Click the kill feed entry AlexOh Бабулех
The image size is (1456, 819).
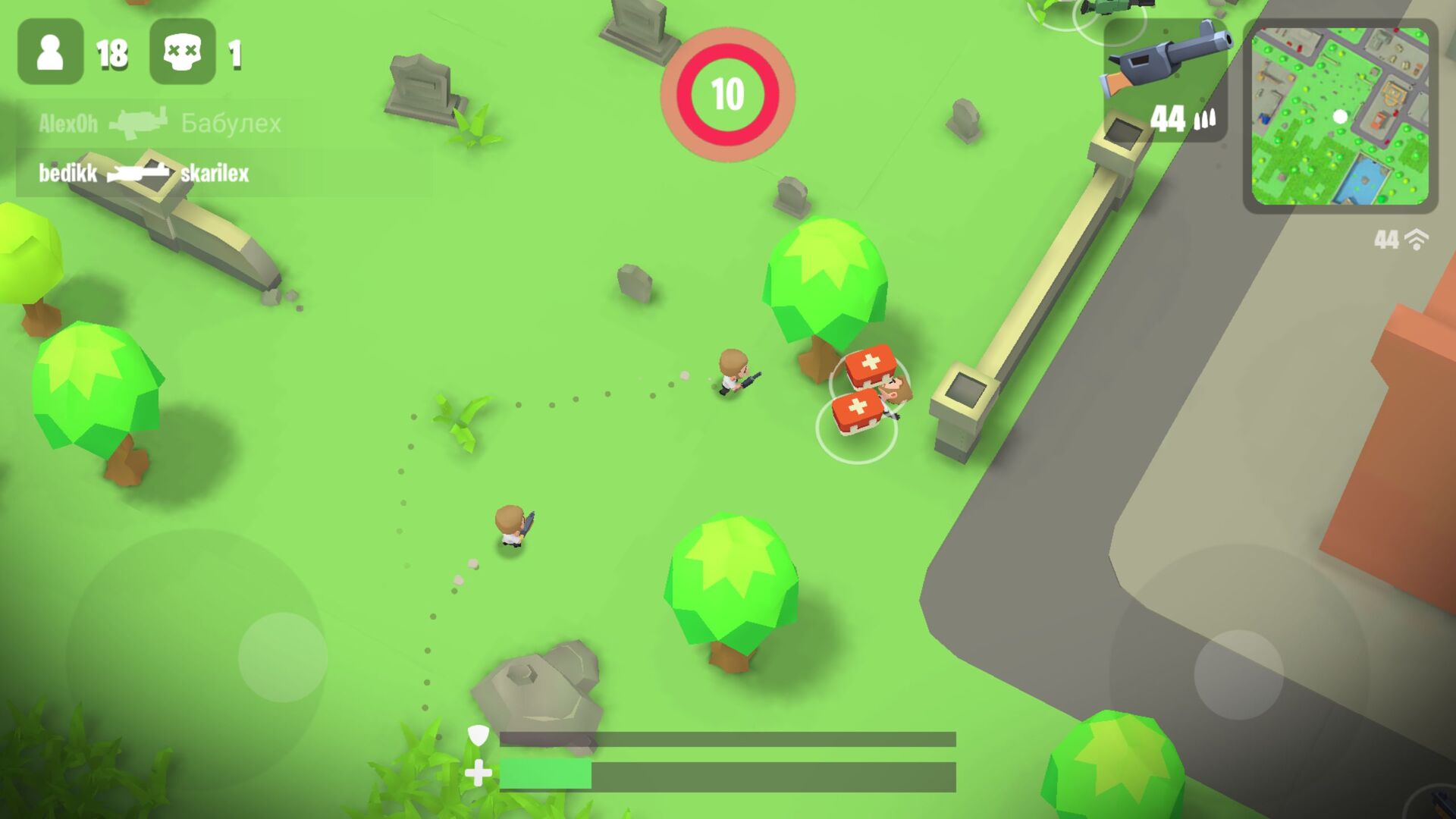click(x=159, y=122)
